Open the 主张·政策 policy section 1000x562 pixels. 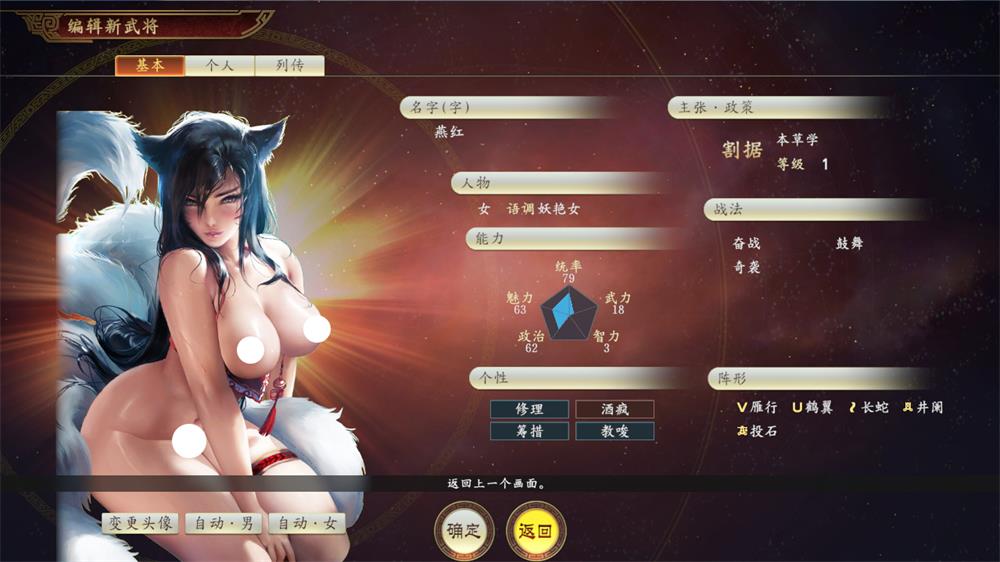pos(780,108)
